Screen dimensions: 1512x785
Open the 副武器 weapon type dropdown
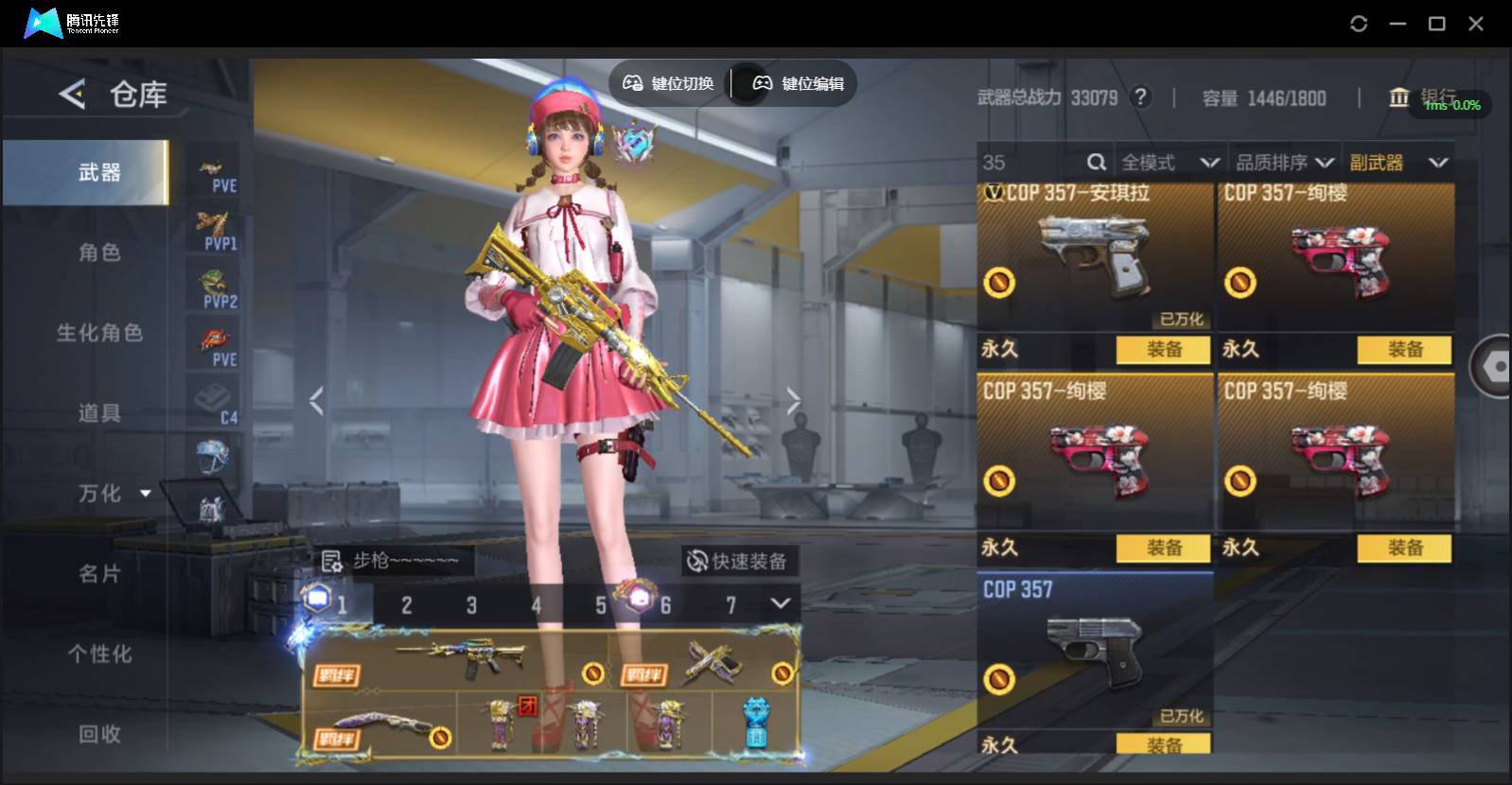pos(1398,163)
